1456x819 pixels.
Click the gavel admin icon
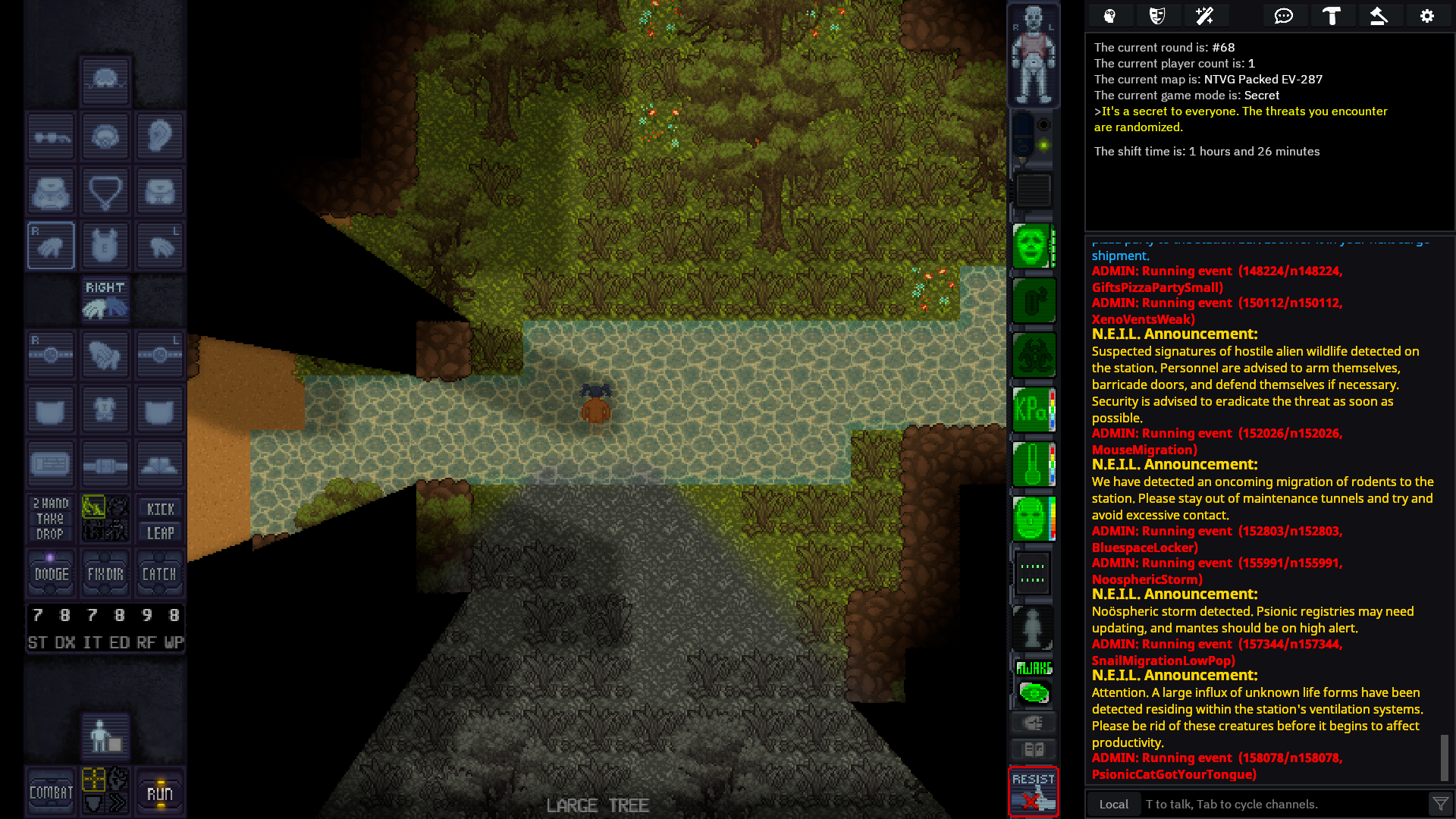[1379, 16]
